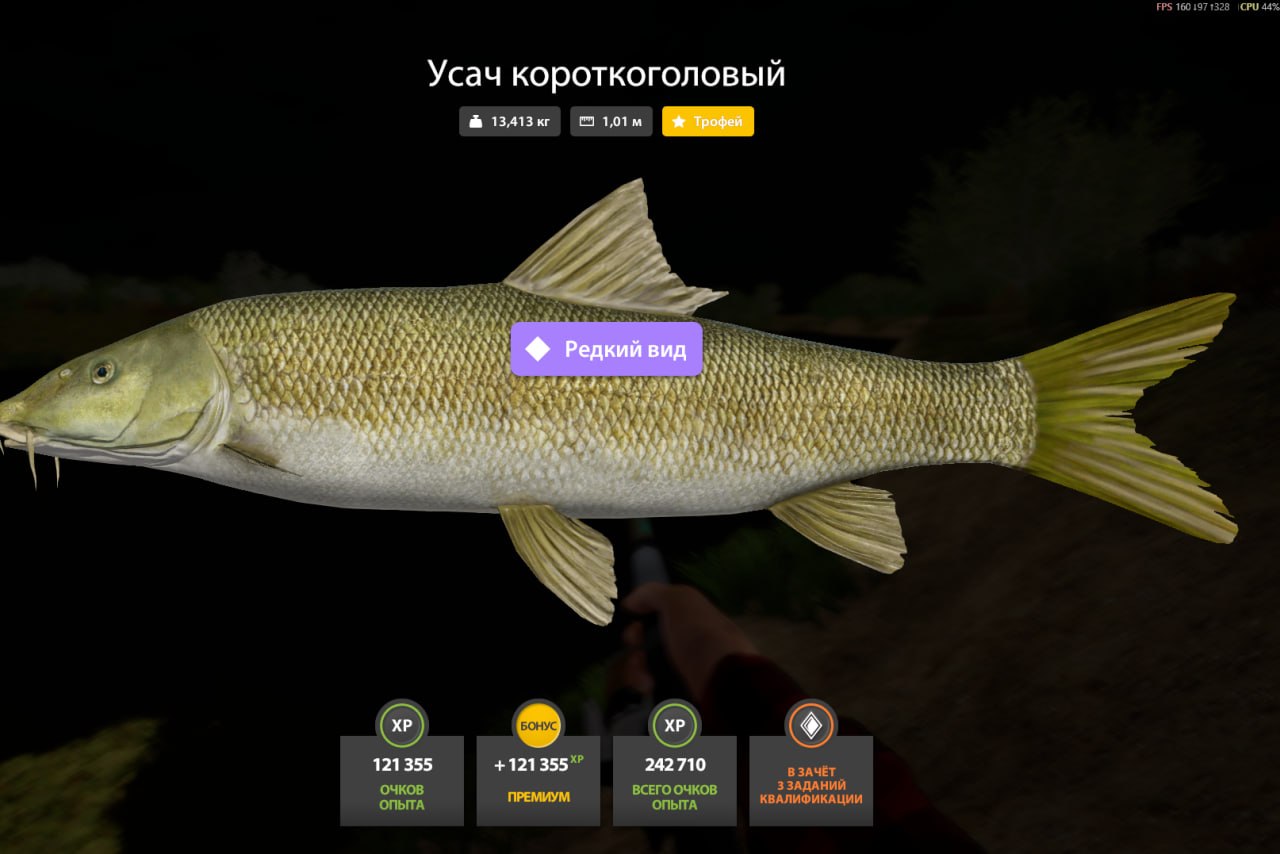Screen dimensions: 1280x854
Task: Click the orange qualification diamond icon
Action: (811, 727)
